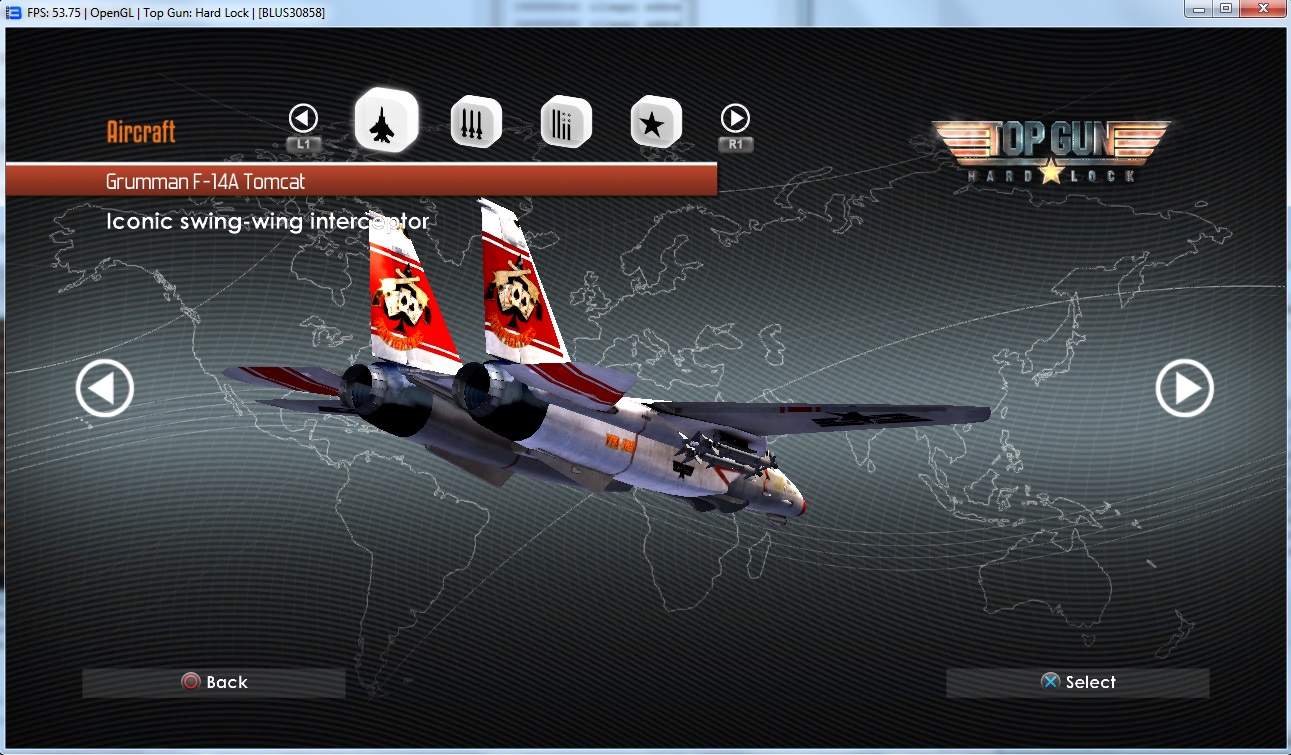This screenshot has width=1291, height=755.
Task: Show the previous aircraft
Action: [105, 388]
